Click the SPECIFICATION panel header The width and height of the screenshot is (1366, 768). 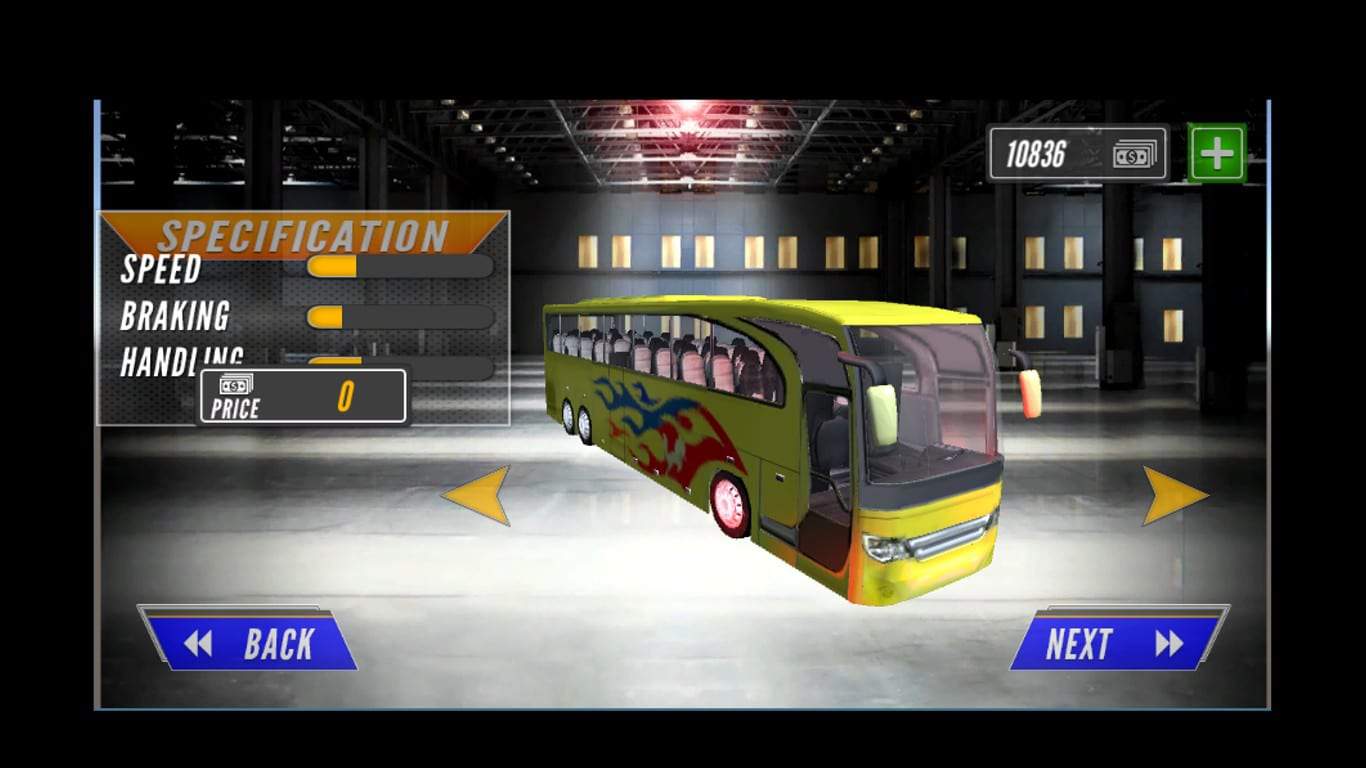pyautogui.click(x=300, y=235)
